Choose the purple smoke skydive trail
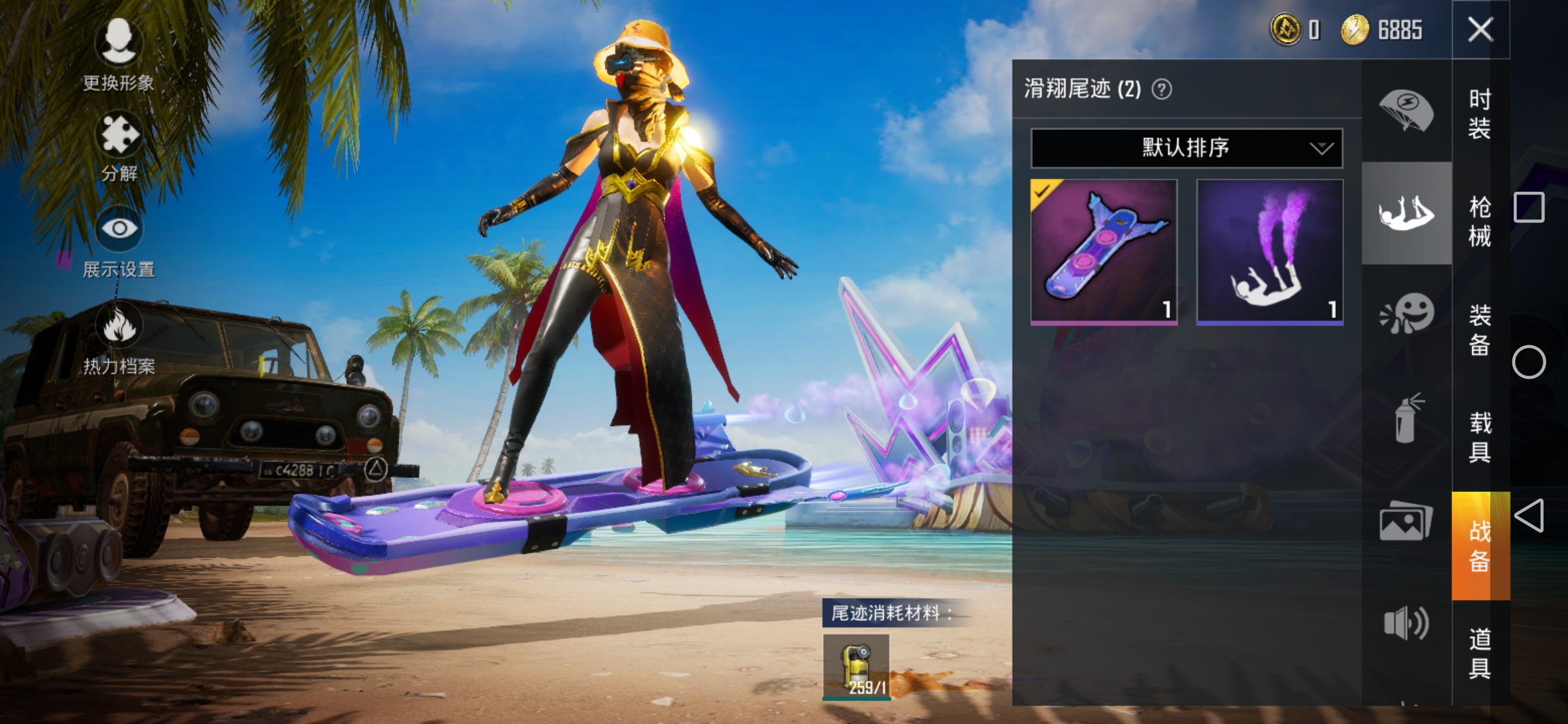 click(x=1269, y=251)
